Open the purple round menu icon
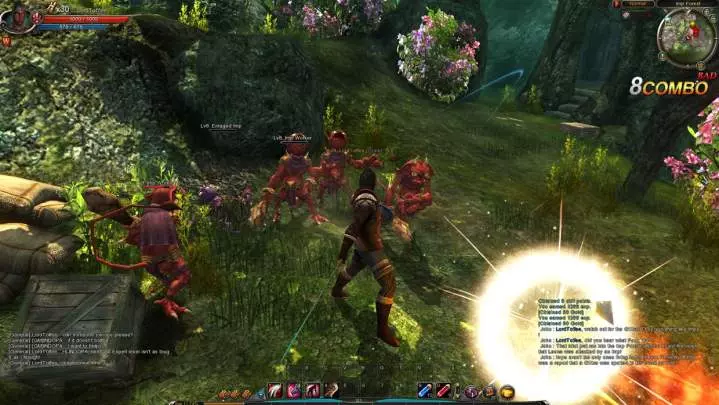The image size is (719, 405). [472, 391]
